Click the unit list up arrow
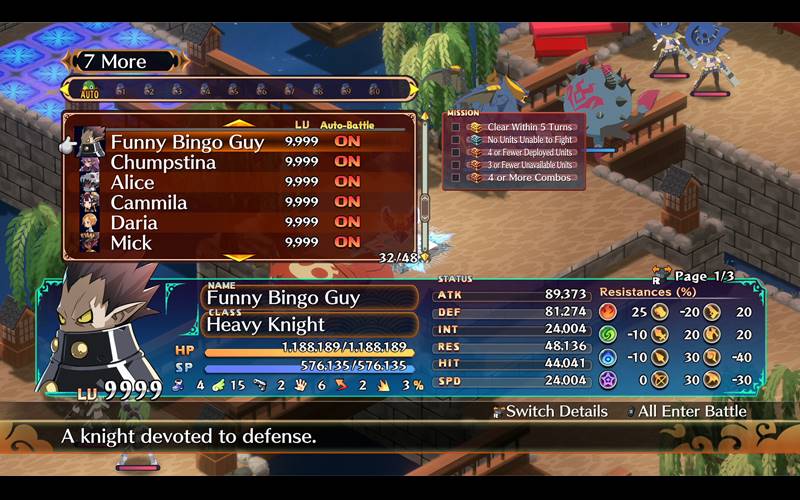This screenshot has width=800, height=500. tap(238, 122)
